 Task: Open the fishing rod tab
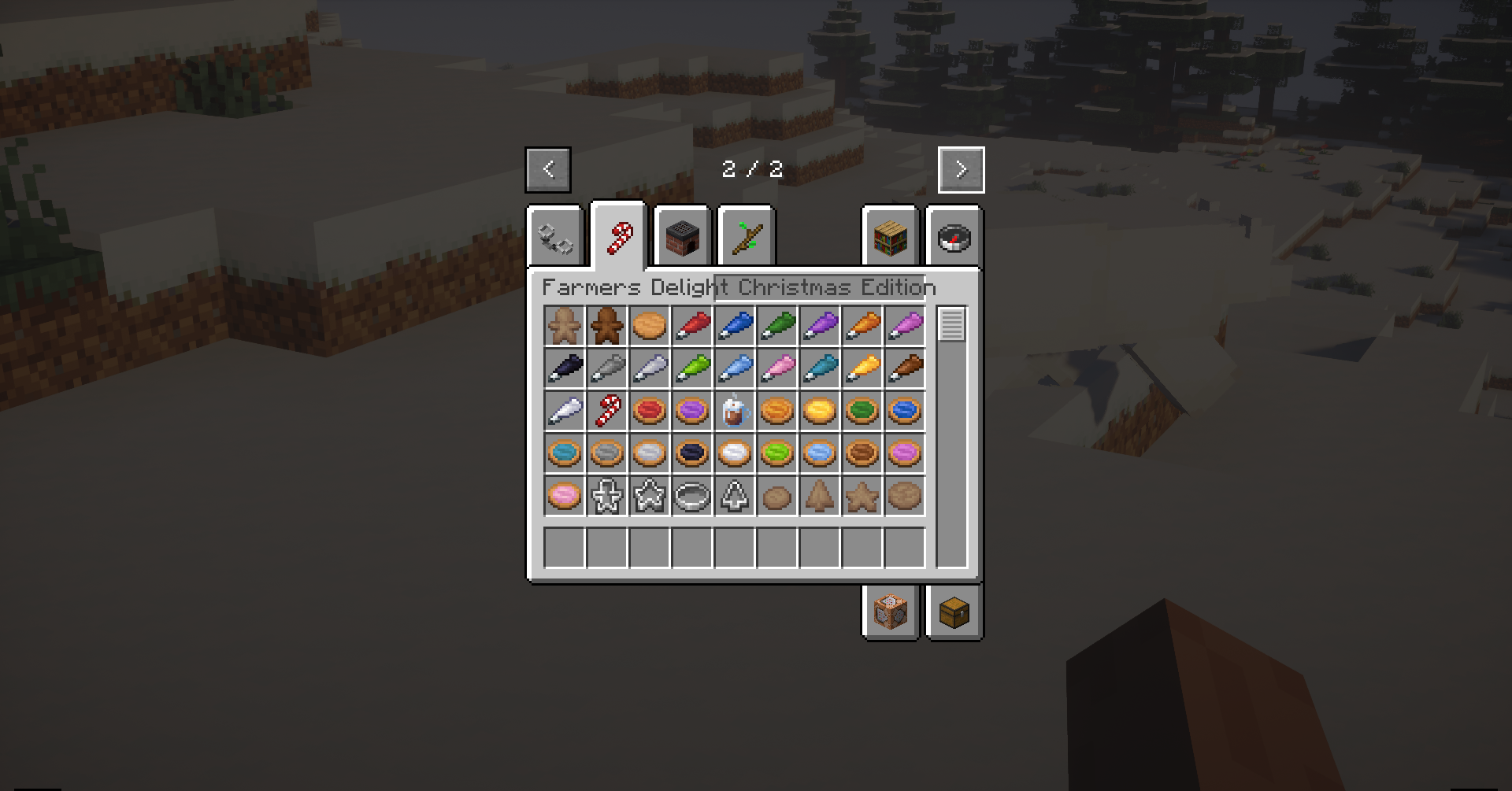(746, 236)
